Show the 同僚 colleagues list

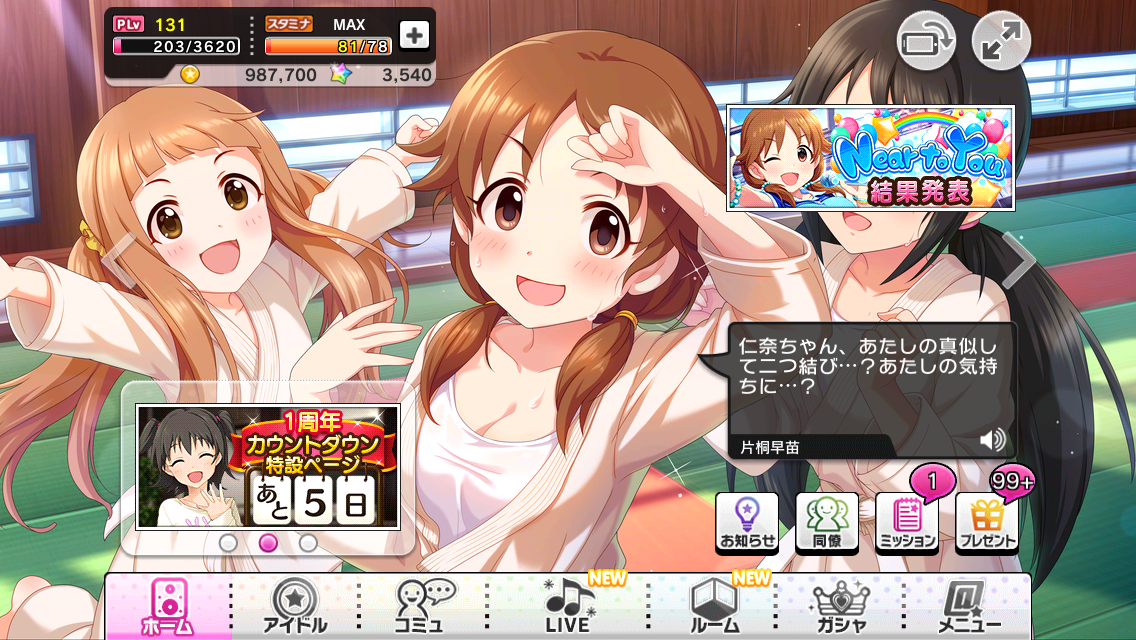827,523
